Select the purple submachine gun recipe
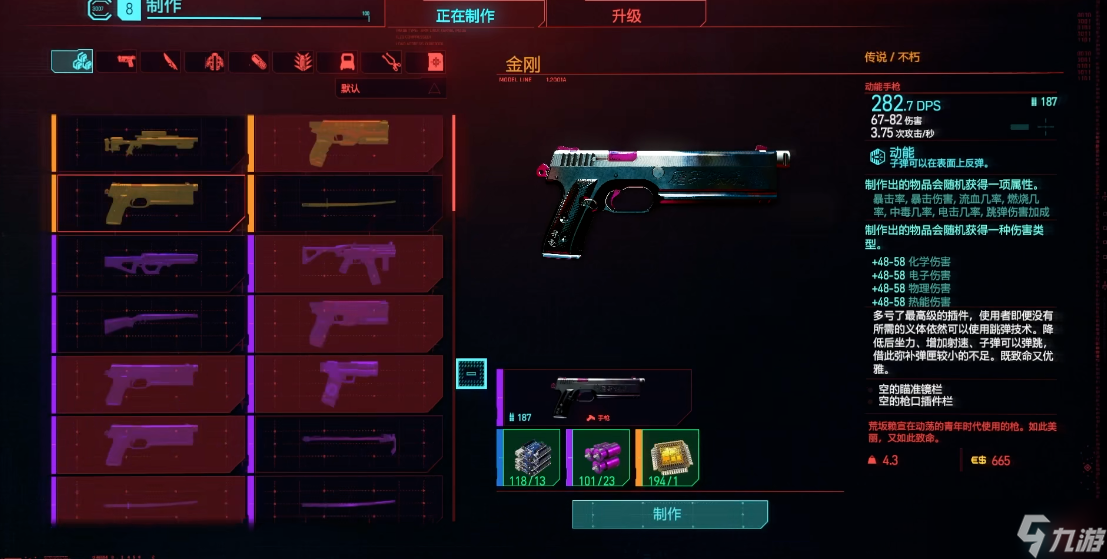The height and width of the screenshot is (559, 1107). (x=346, y=263)
